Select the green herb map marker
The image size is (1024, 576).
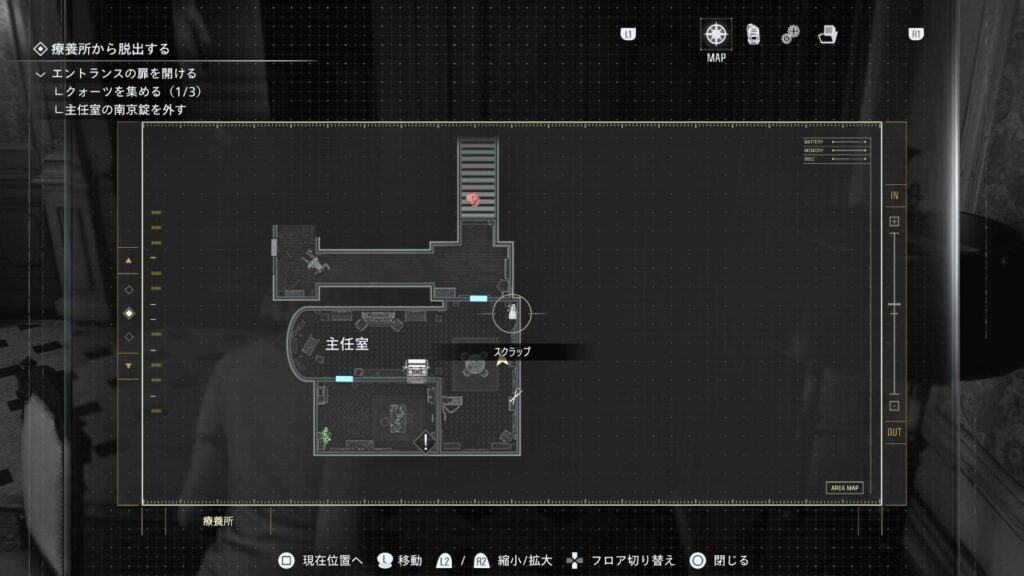coord(326,435)
